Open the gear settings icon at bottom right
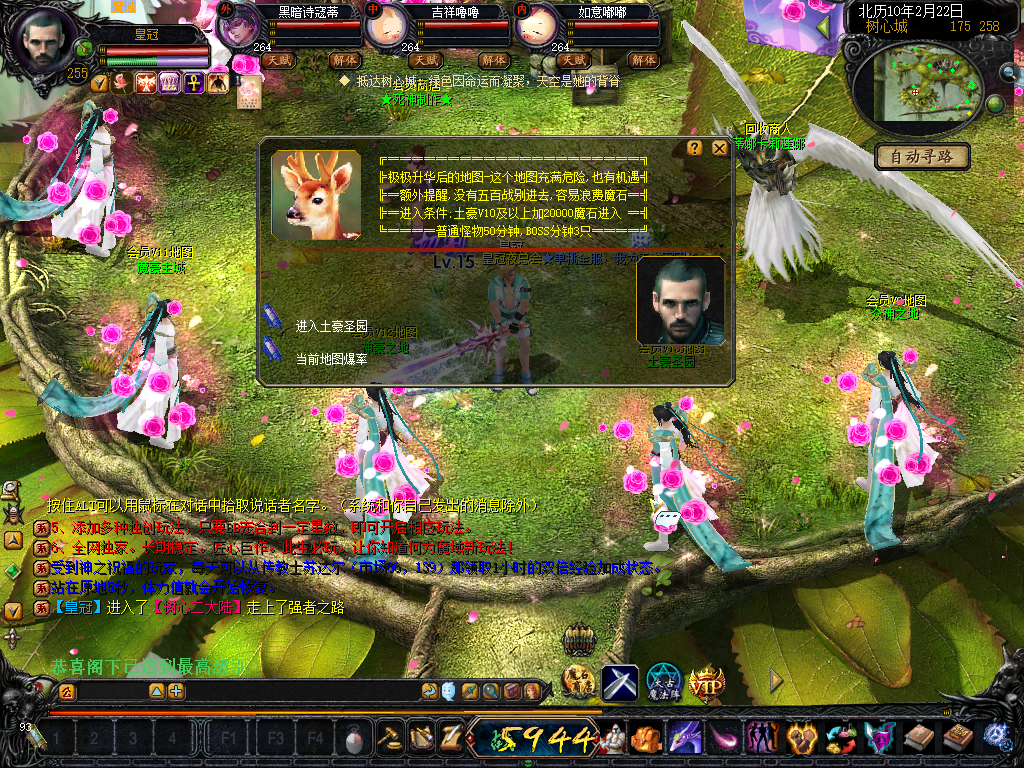The width and height of the screenshot is (1024, 768). (996, 738)
